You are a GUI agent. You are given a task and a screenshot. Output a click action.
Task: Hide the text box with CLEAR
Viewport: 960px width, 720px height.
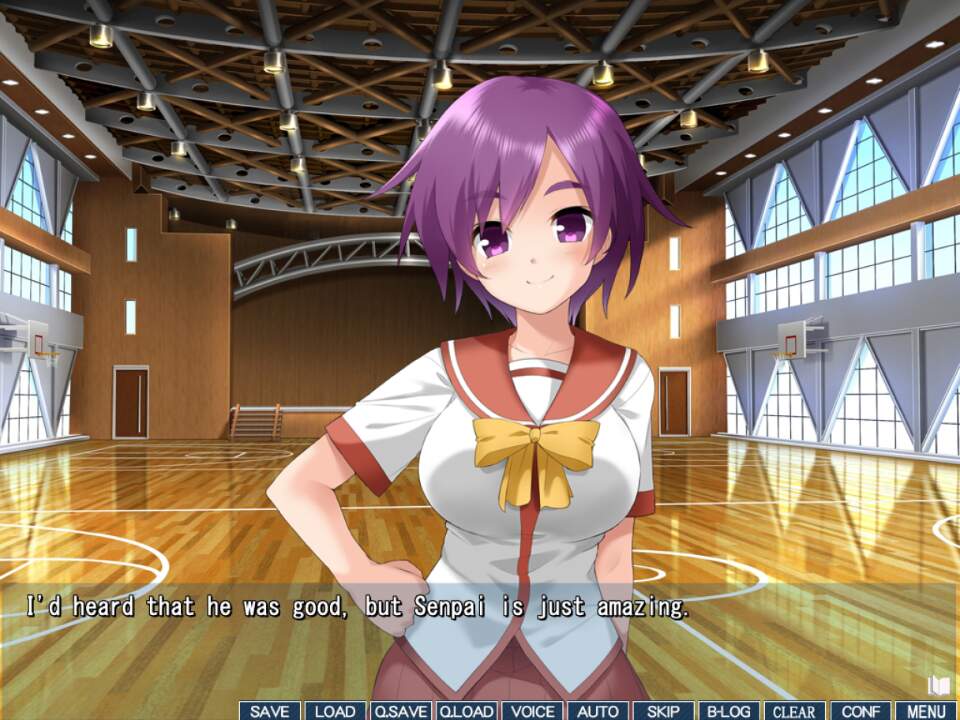click(x=794, y=711)
